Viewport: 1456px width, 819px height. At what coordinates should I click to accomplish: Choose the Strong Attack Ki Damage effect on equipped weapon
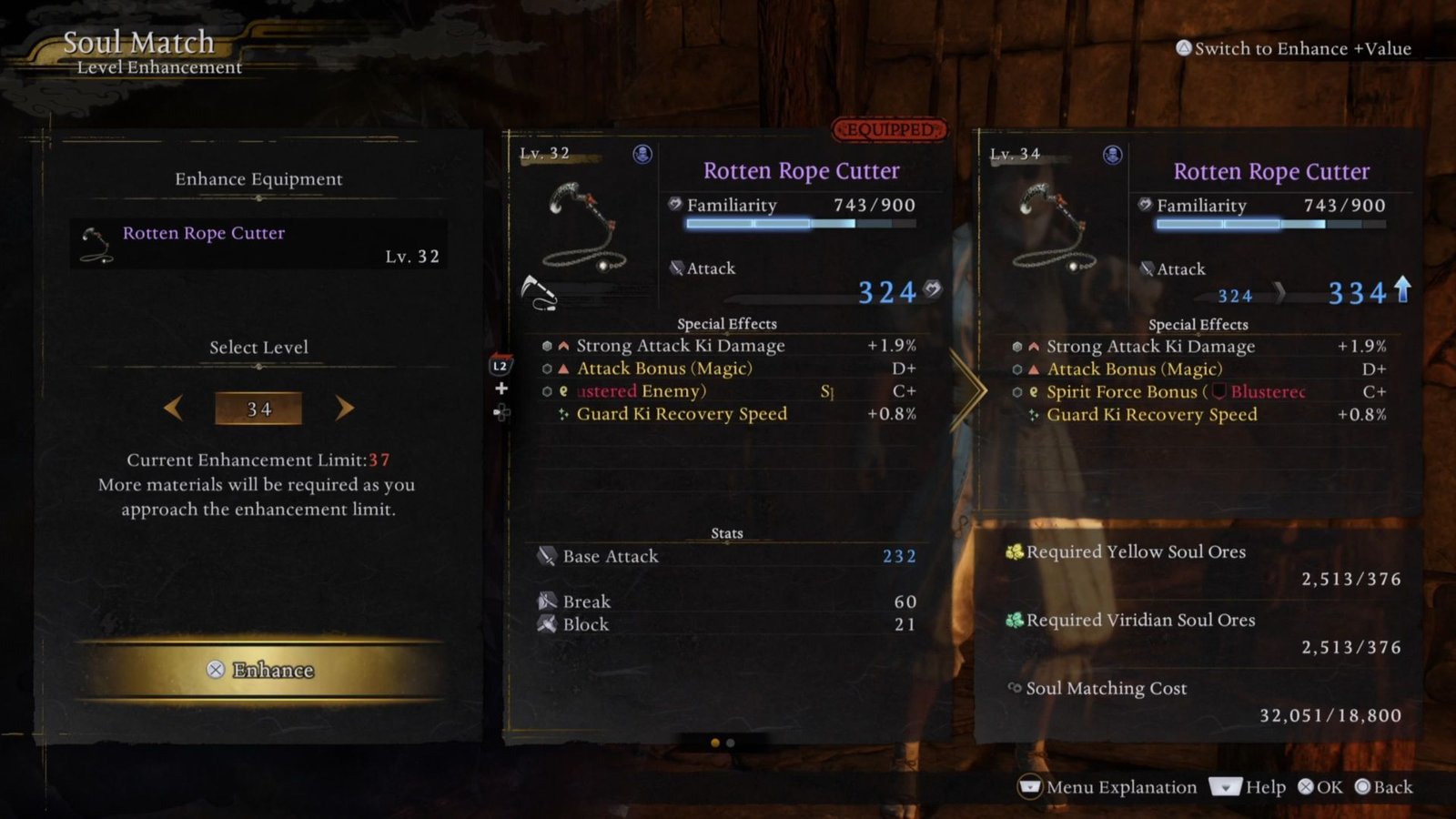click(x=680, y=346)
